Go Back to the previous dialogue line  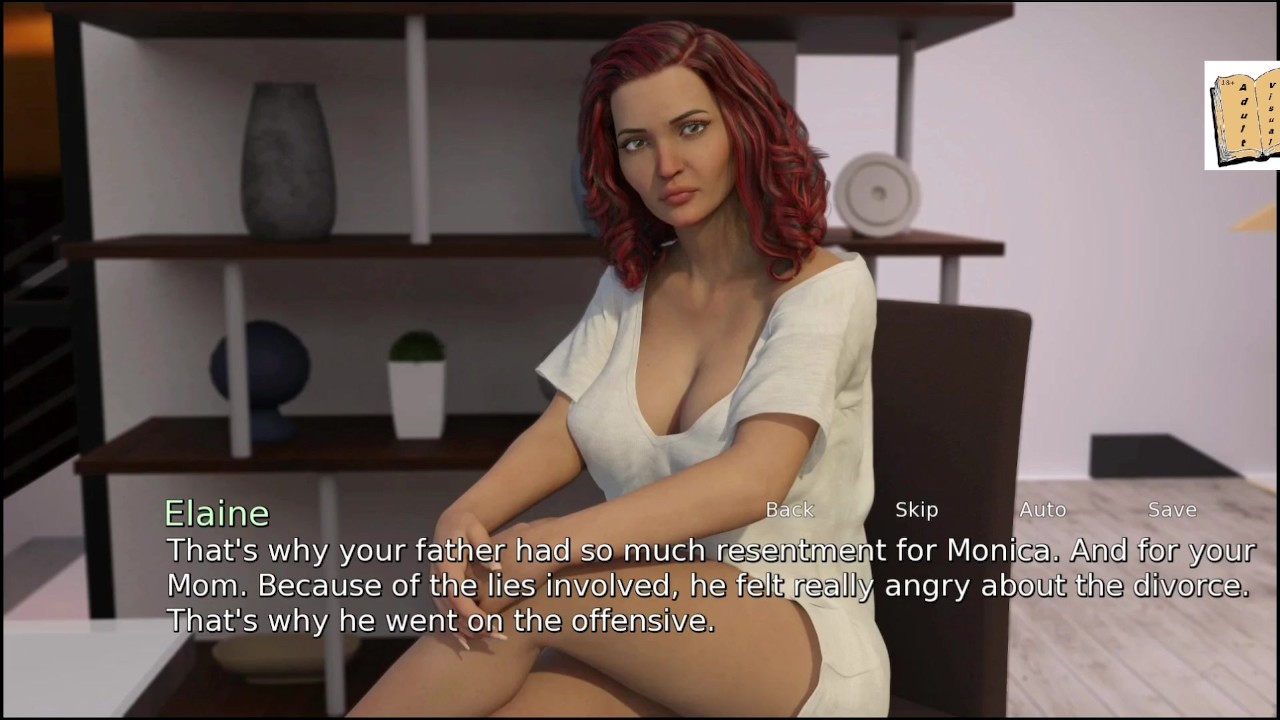coord(789,510)
